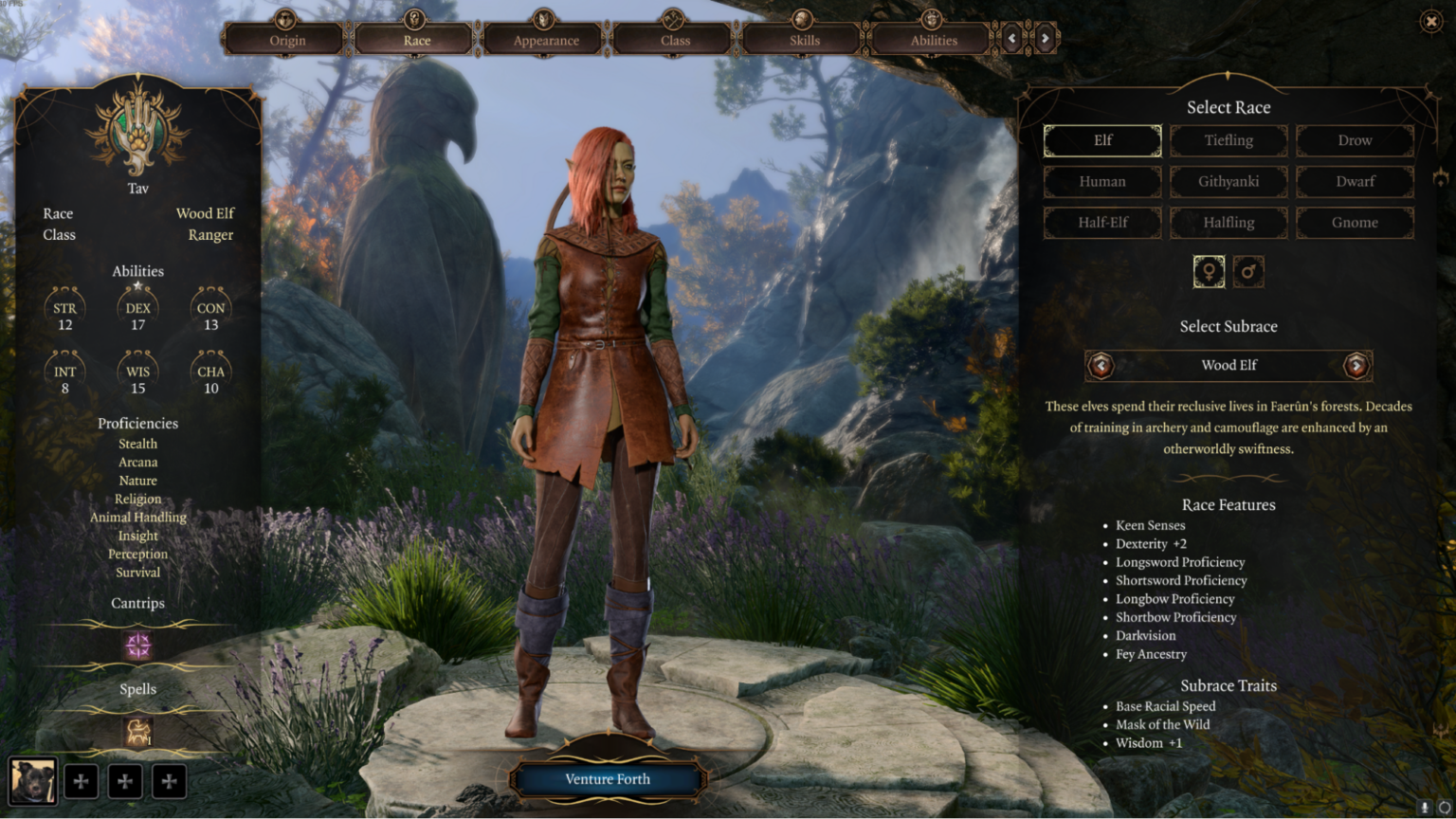Screen dimensions: 1456x819
Task: Select the CHA ability score icon
Action: tap(209, 370)
